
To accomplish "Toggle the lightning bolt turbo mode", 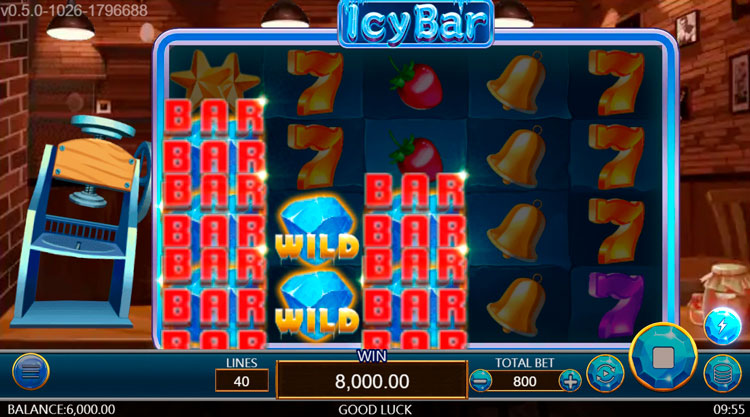I will click(x=722, y=325).
